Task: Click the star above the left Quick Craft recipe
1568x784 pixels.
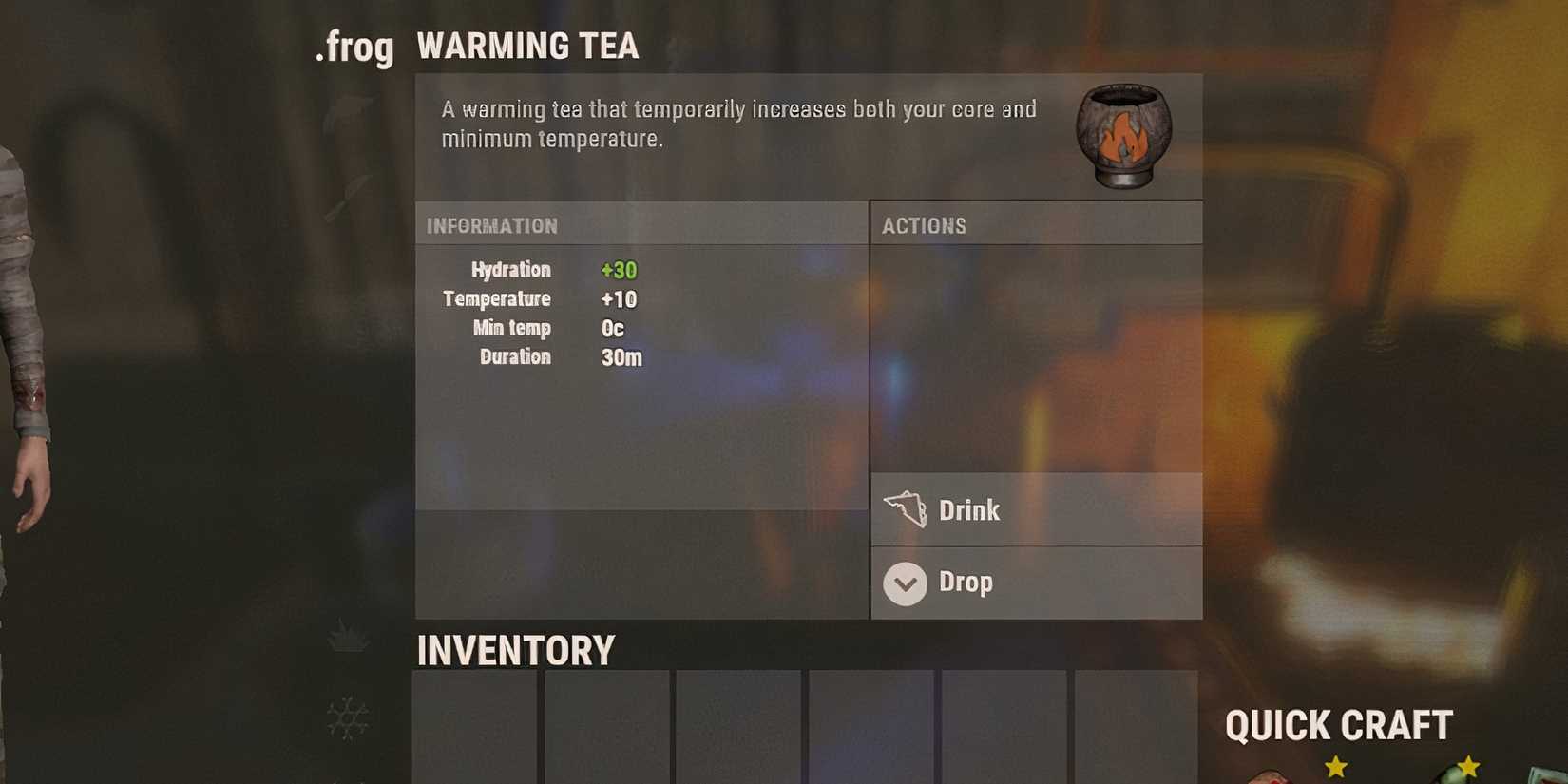Action: point(1335,765)
